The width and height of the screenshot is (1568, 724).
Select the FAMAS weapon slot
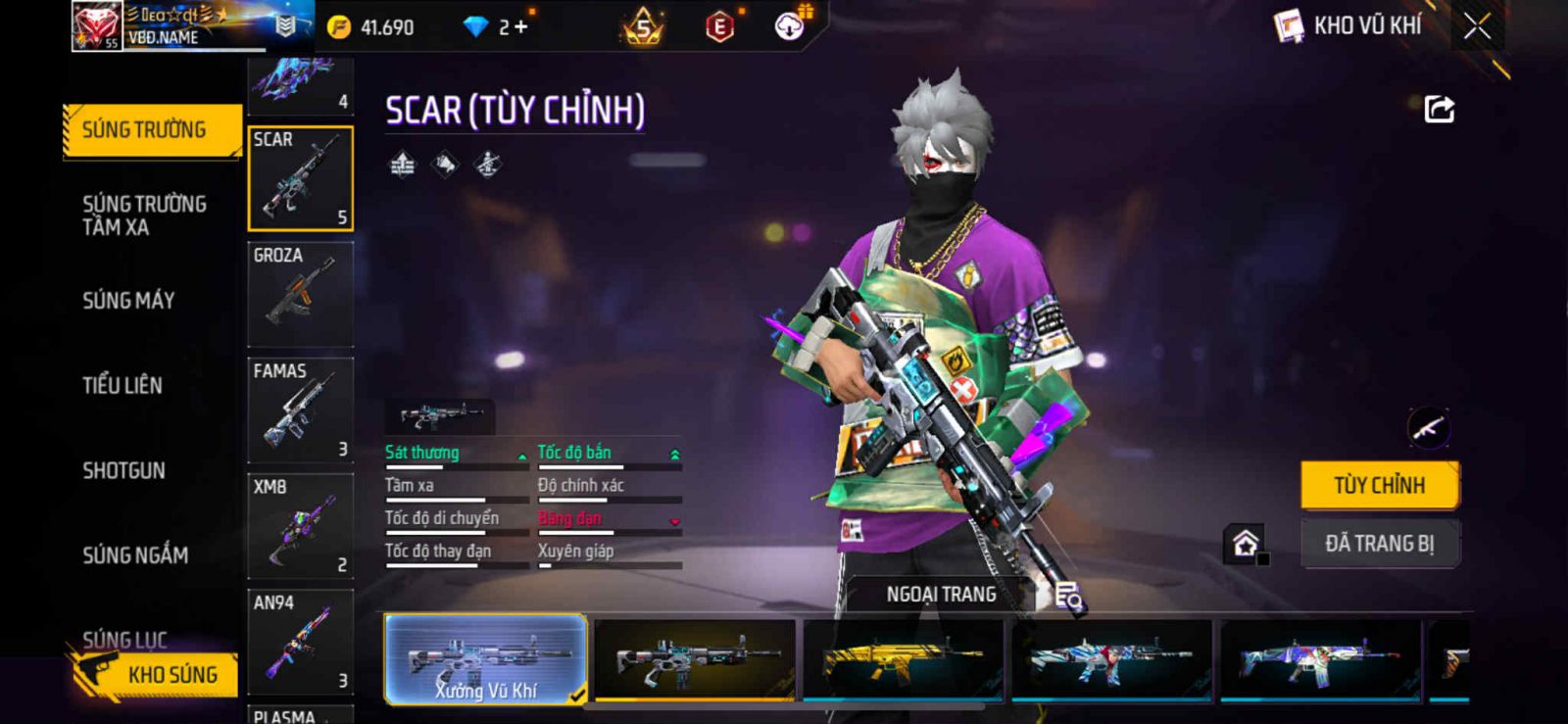point(300,409)
